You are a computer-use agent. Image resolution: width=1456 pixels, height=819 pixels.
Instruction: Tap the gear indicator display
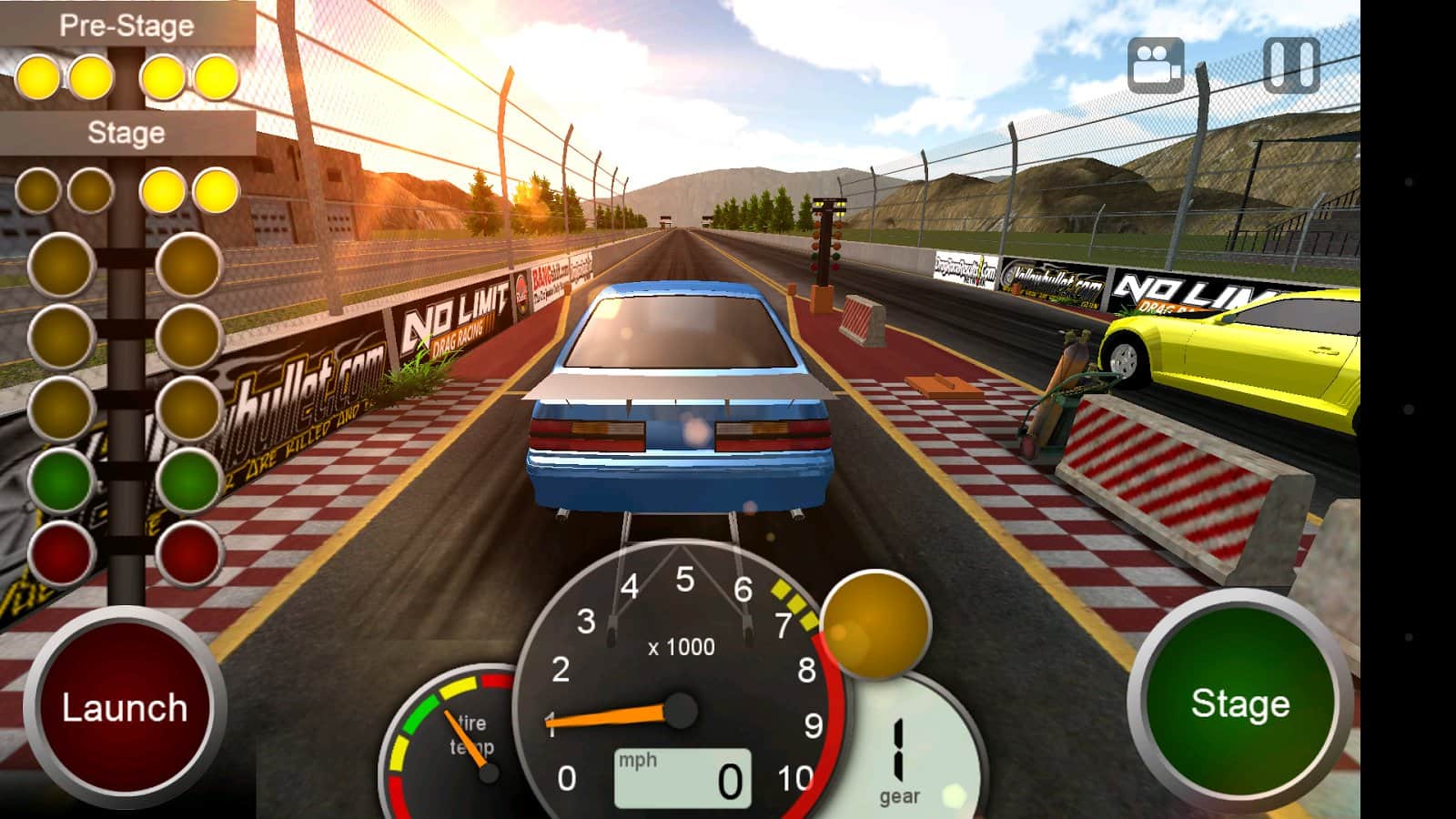[x=899, y=755]
